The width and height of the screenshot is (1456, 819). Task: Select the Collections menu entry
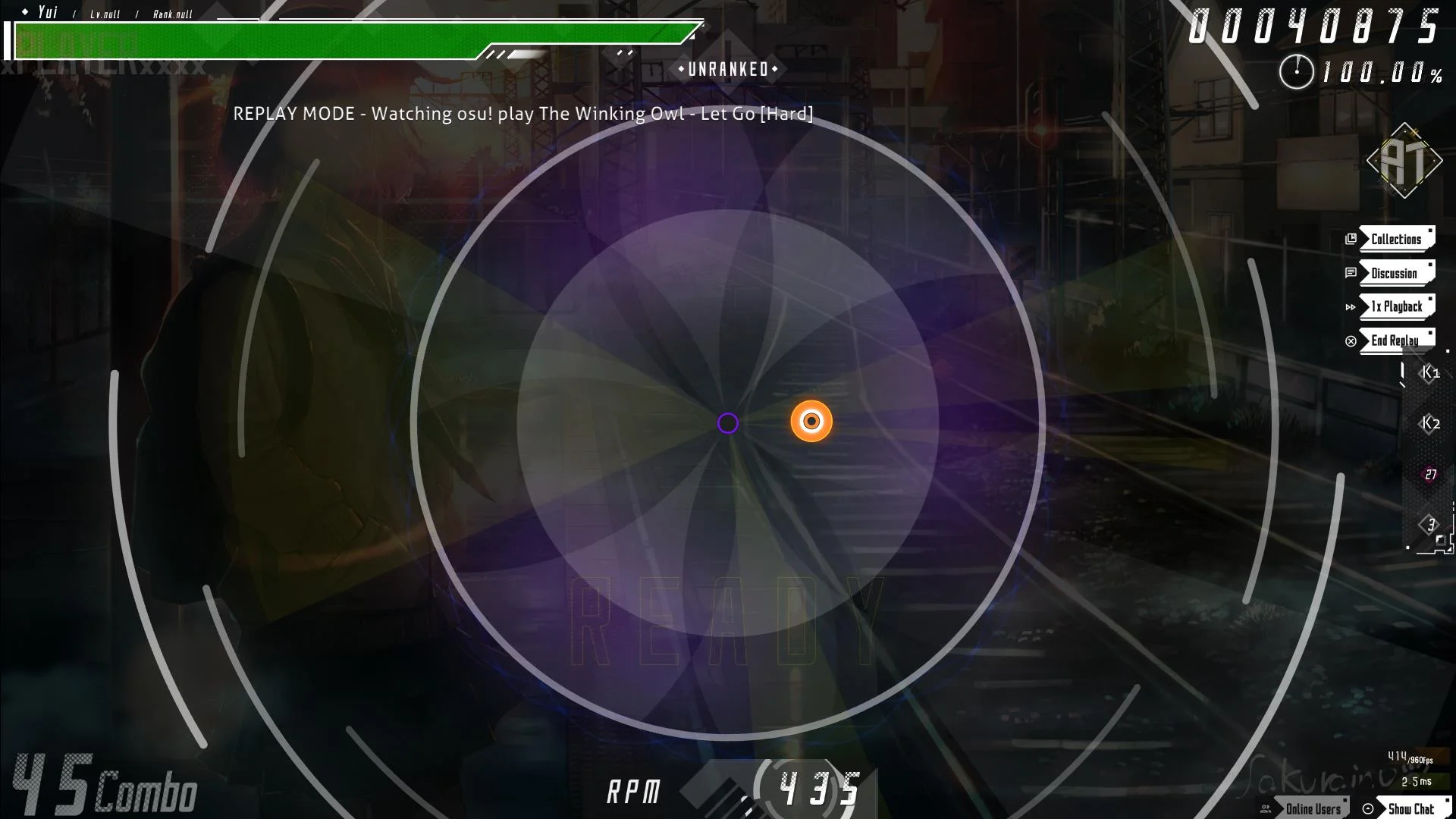click(x=1395, y=238)
